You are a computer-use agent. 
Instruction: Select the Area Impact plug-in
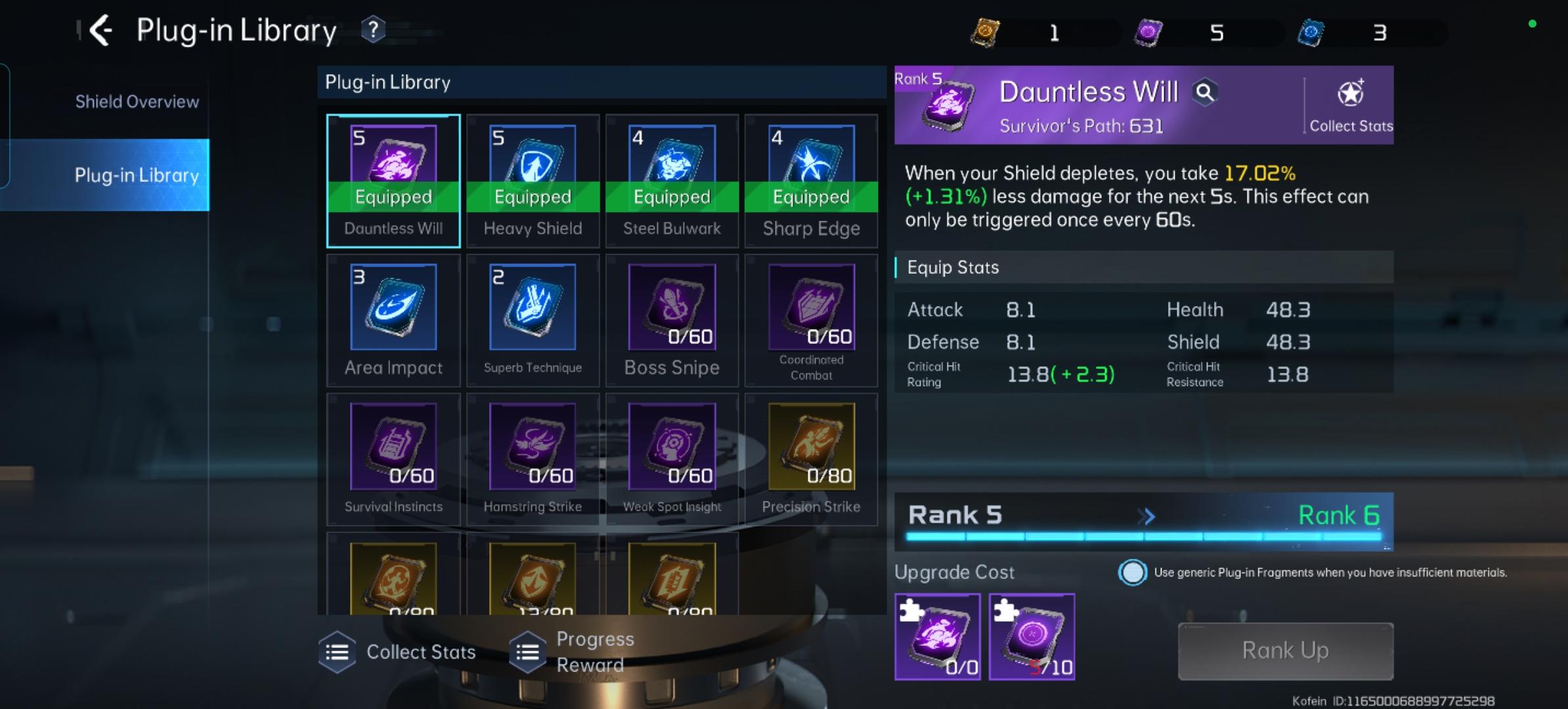393,320
